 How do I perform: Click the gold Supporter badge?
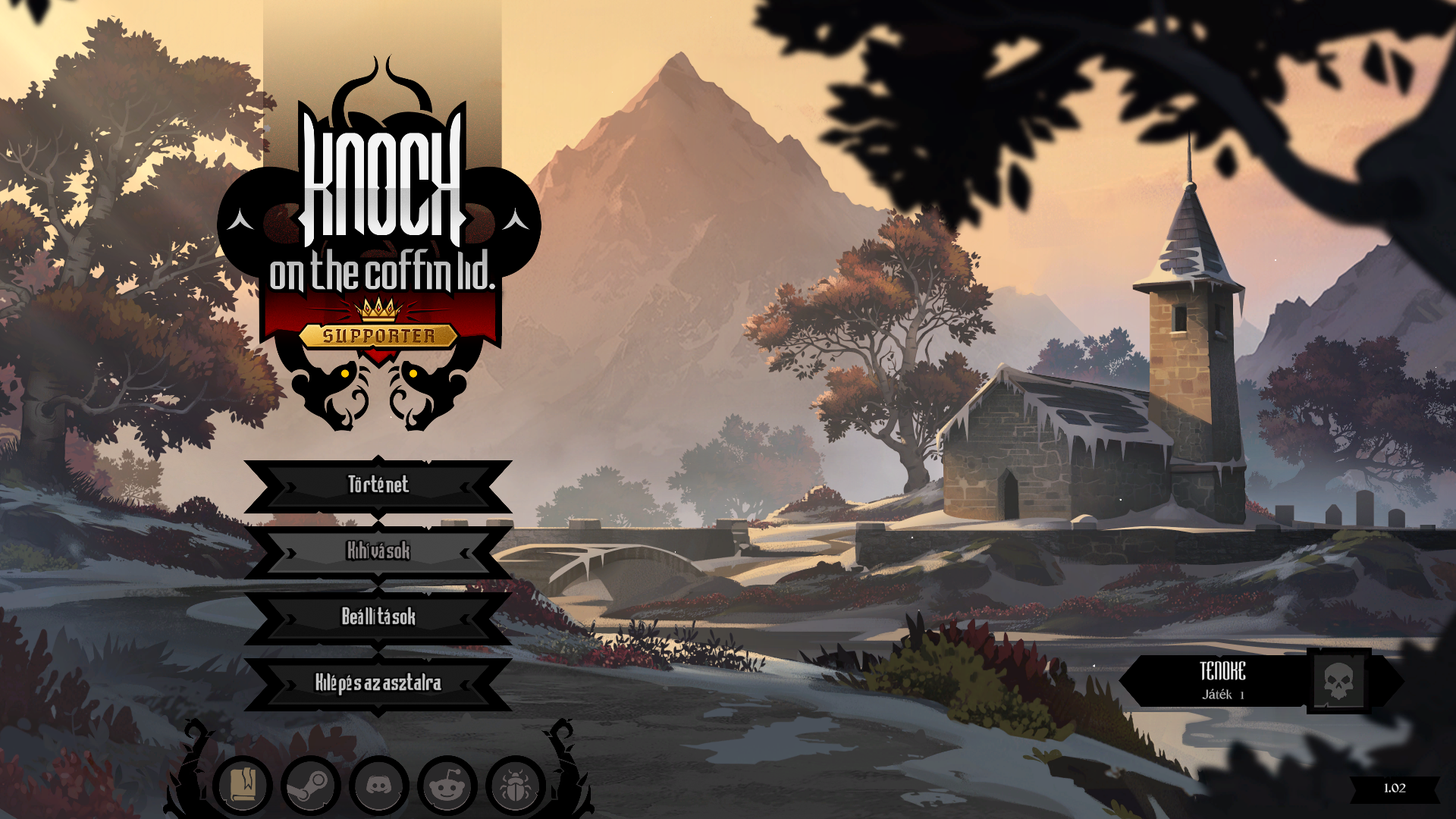[x=378, y=336]
